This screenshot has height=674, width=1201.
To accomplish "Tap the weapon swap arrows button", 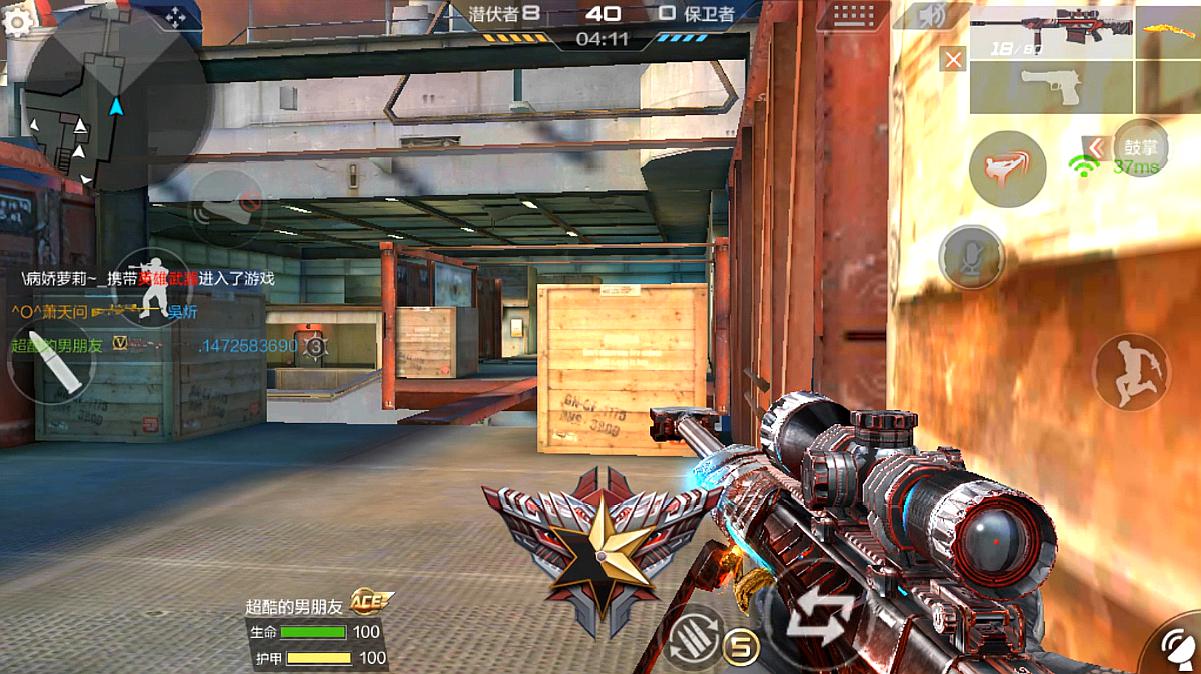I will click(820, 619).
